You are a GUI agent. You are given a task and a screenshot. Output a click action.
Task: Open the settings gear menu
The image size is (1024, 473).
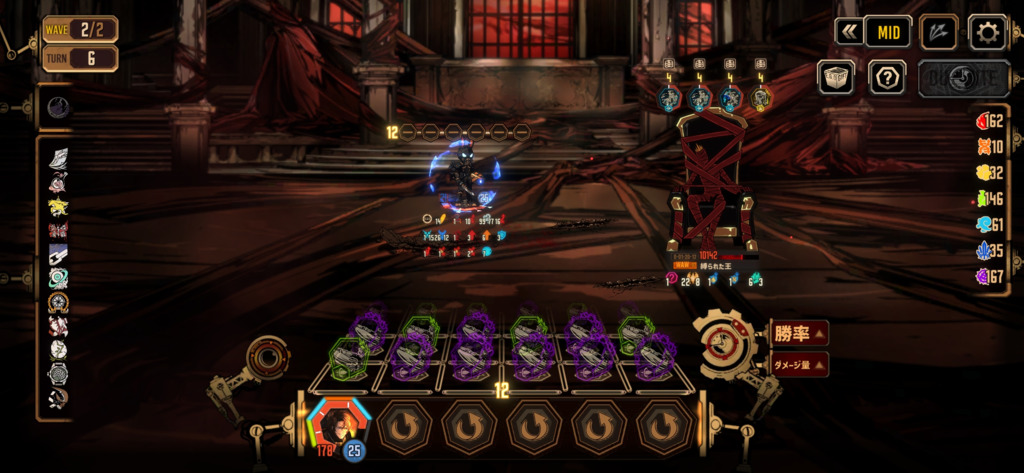[x=987, y=32]
